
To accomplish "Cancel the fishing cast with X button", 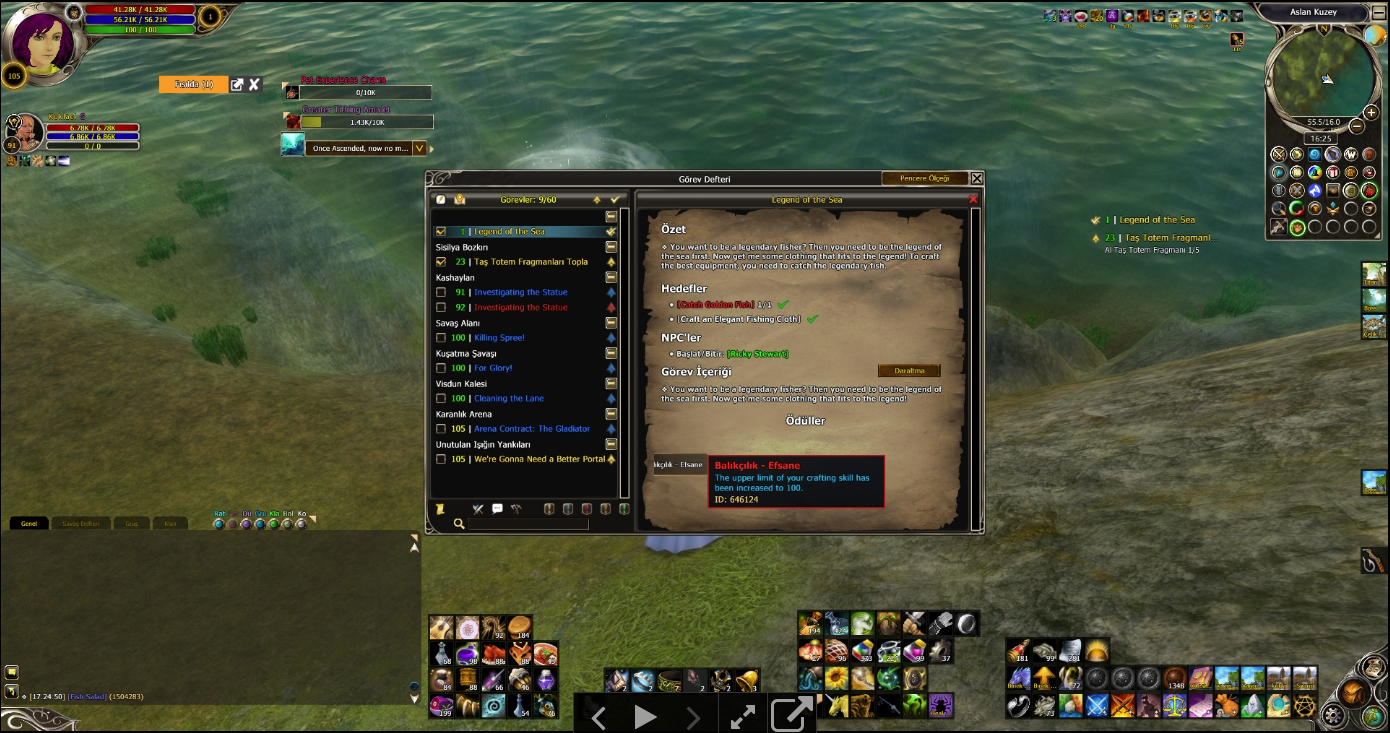I will click(254, 85).
